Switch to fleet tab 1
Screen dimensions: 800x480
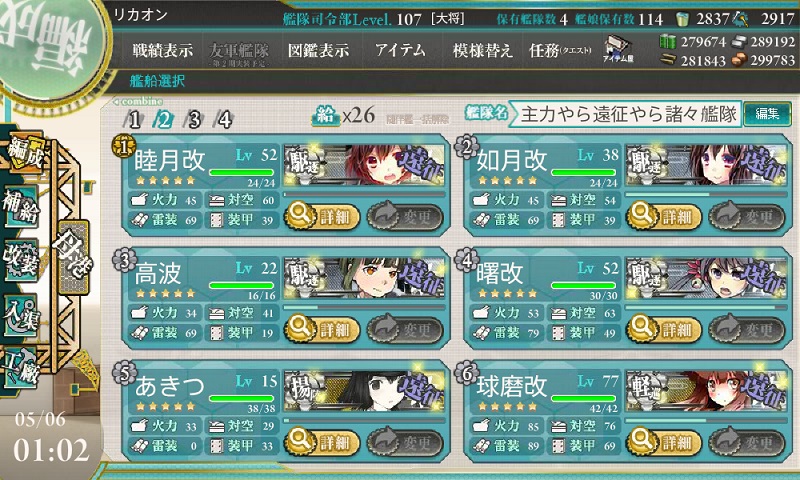(134, 119)
